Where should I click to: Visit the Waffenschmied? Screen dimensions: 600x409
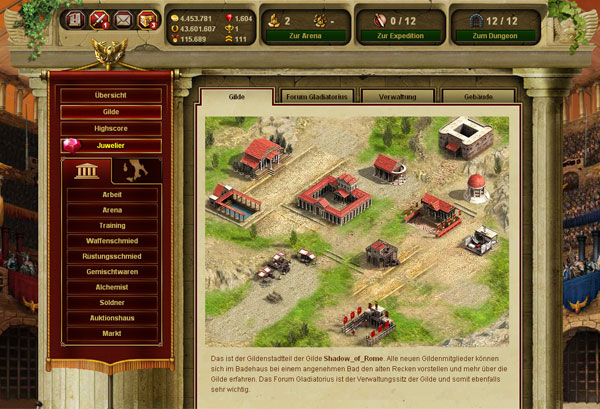pos(112,241)
